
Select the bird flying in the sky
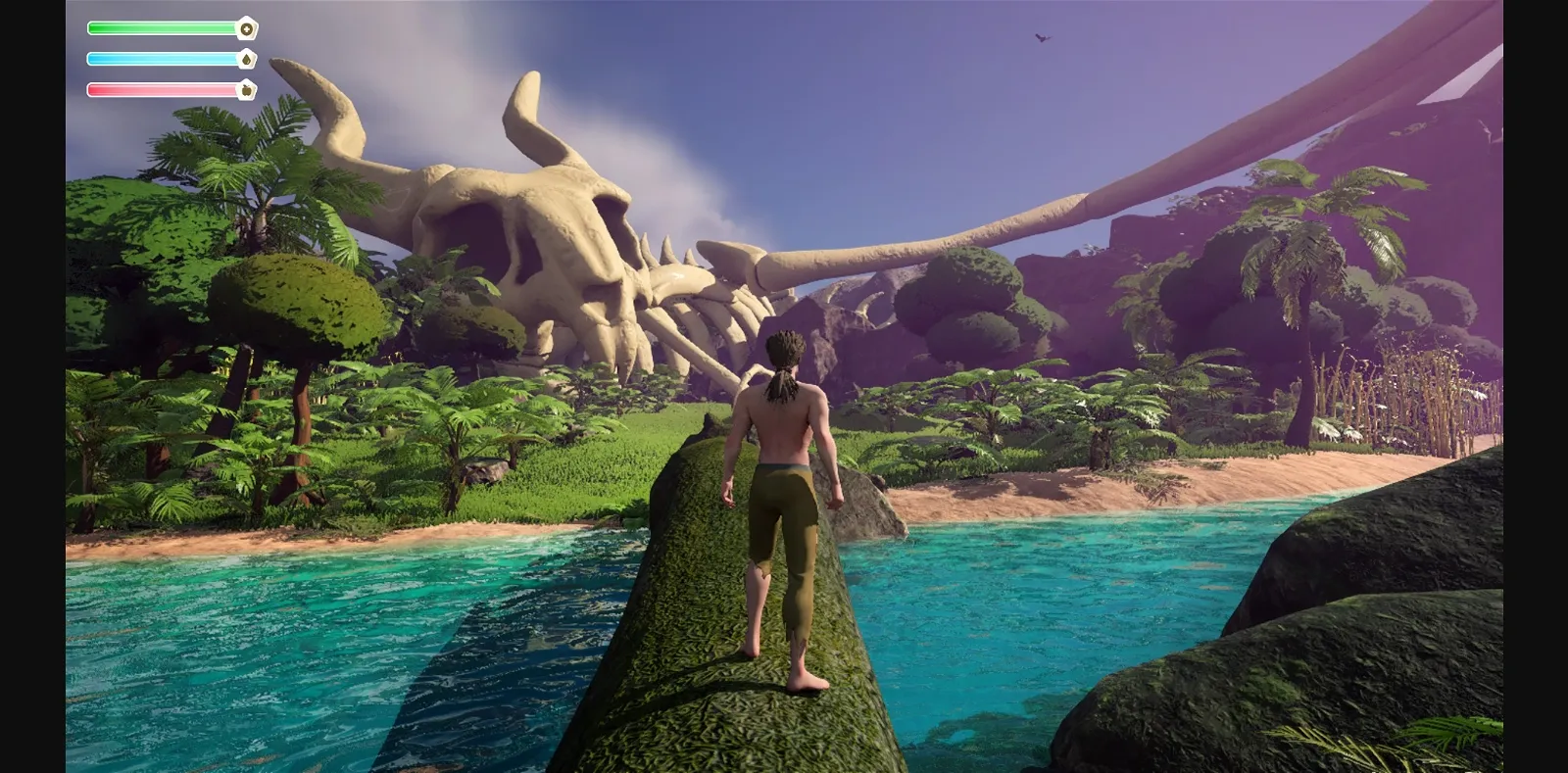point(1042,36)
